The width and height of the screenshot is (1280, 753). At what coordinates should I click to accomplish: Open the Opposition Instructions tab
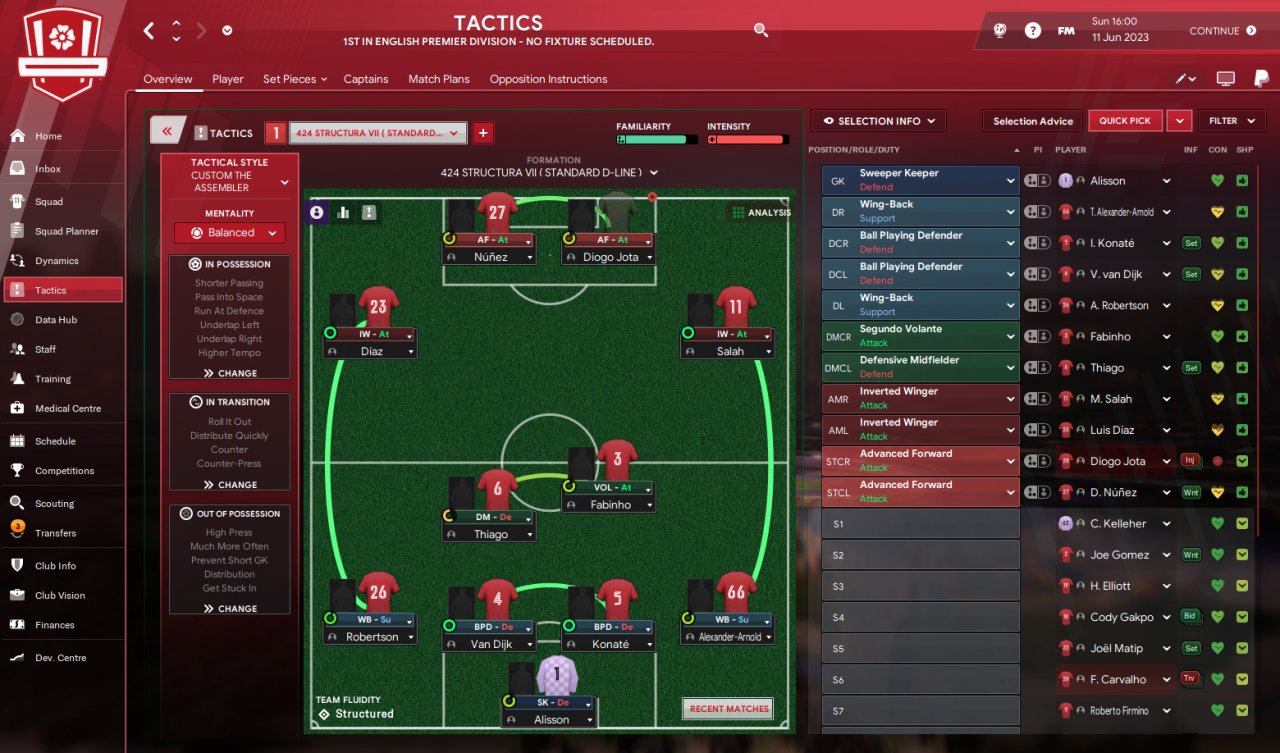(x=548, y=79)
